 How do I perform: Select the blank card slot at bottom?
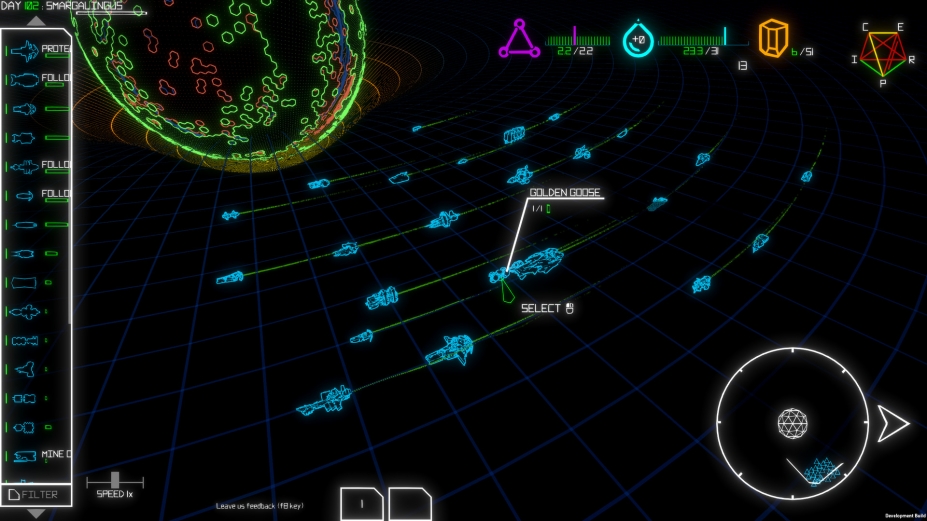coord(410,504)
